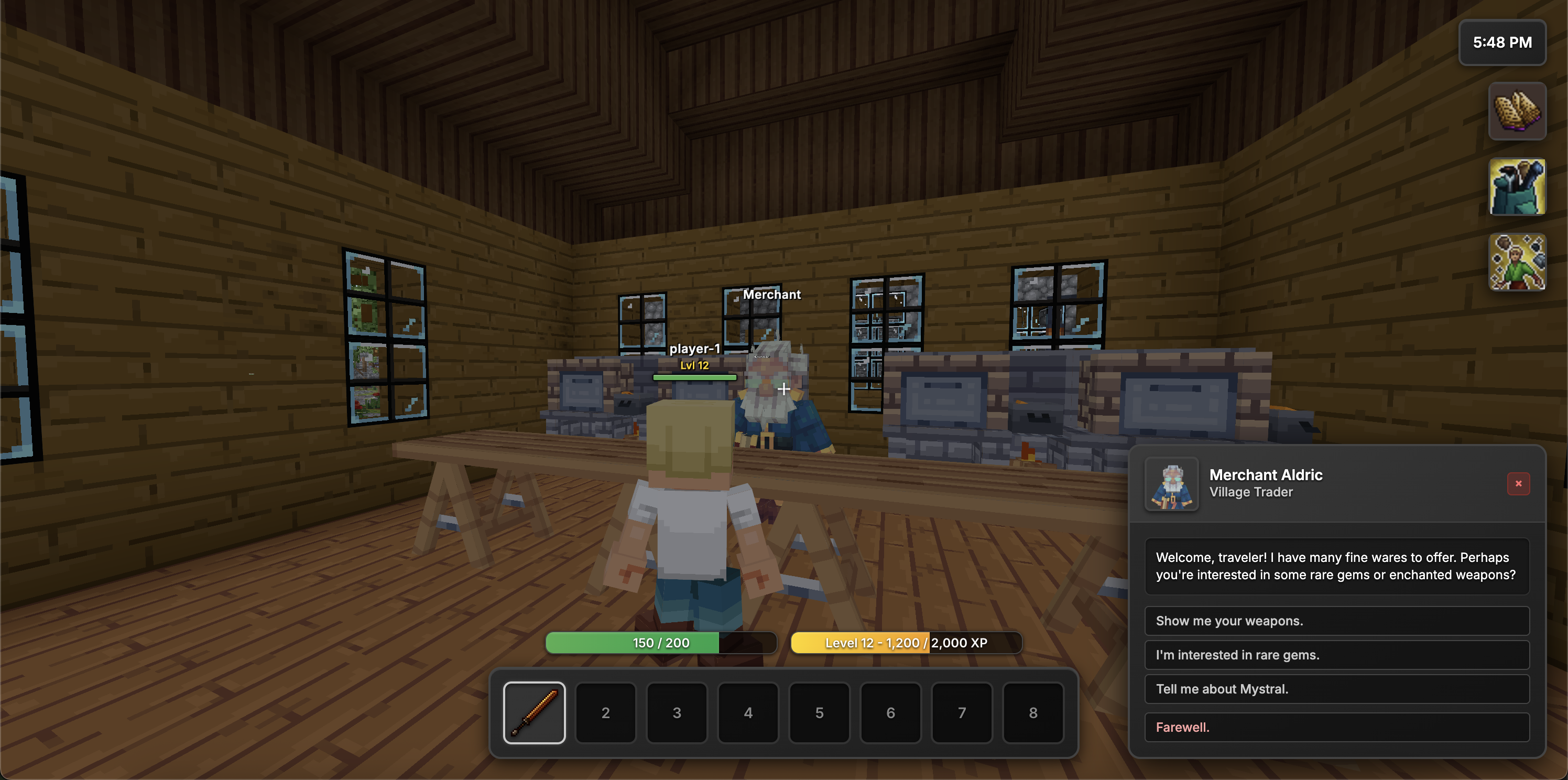Select the sword in hotbar slot 1
The image size is (1568, 780).
(x=534, y=712)
